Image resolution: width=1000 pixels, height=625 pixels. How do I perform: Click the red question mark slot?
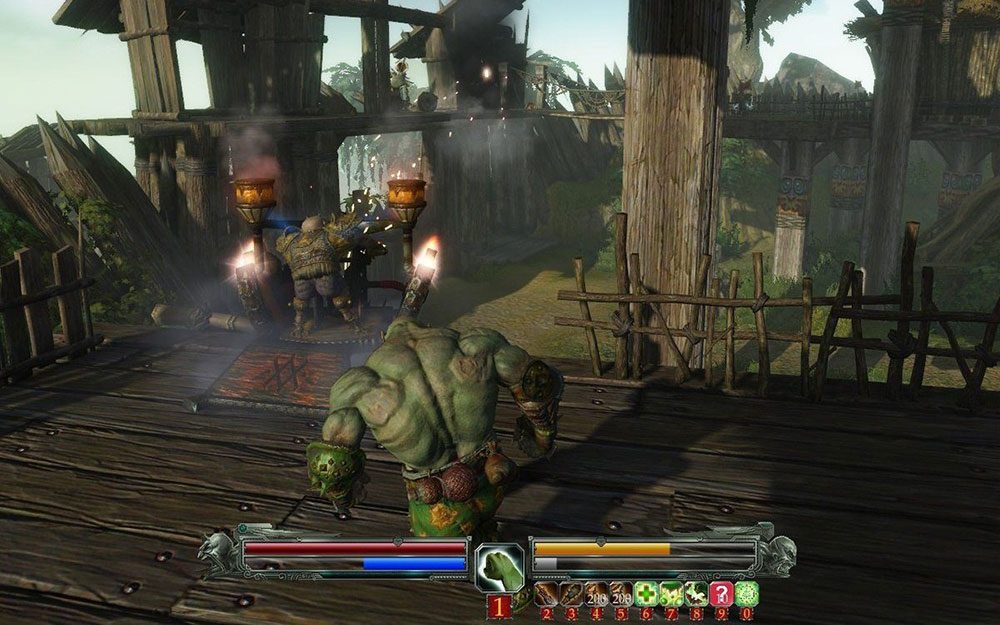coord(721,594)
